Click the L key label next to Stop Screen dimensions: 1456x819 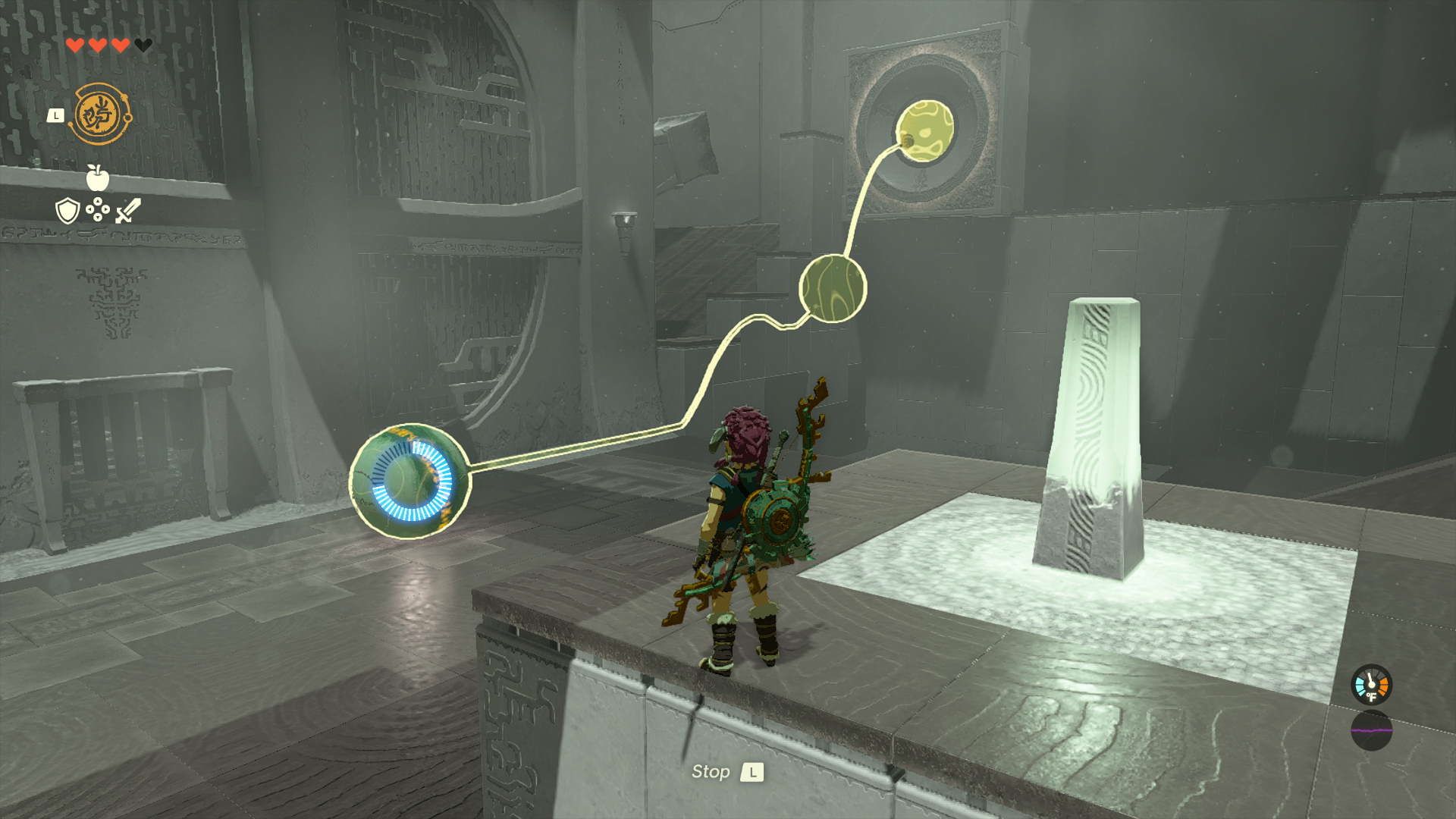pyautogui.click(x=754, y=773)
